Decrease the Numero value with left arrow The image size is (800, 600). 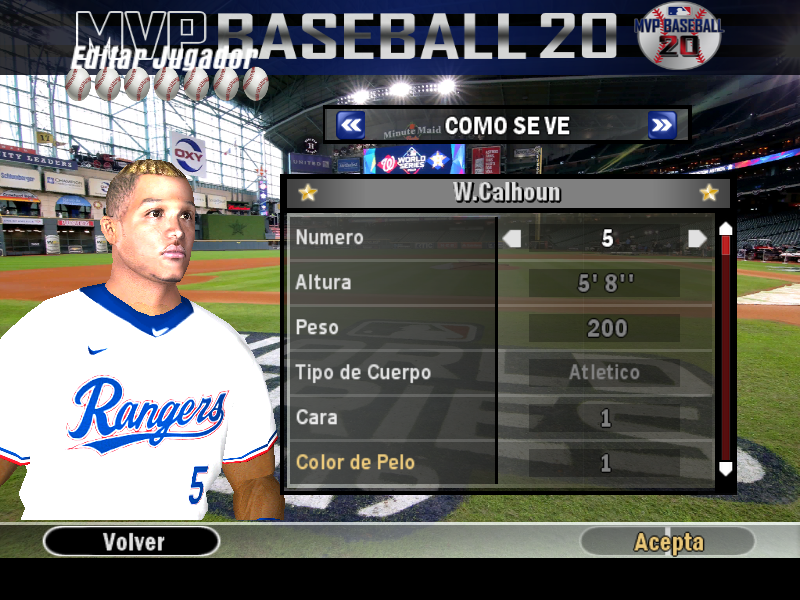pyautogui.click(x=512, y=238)
